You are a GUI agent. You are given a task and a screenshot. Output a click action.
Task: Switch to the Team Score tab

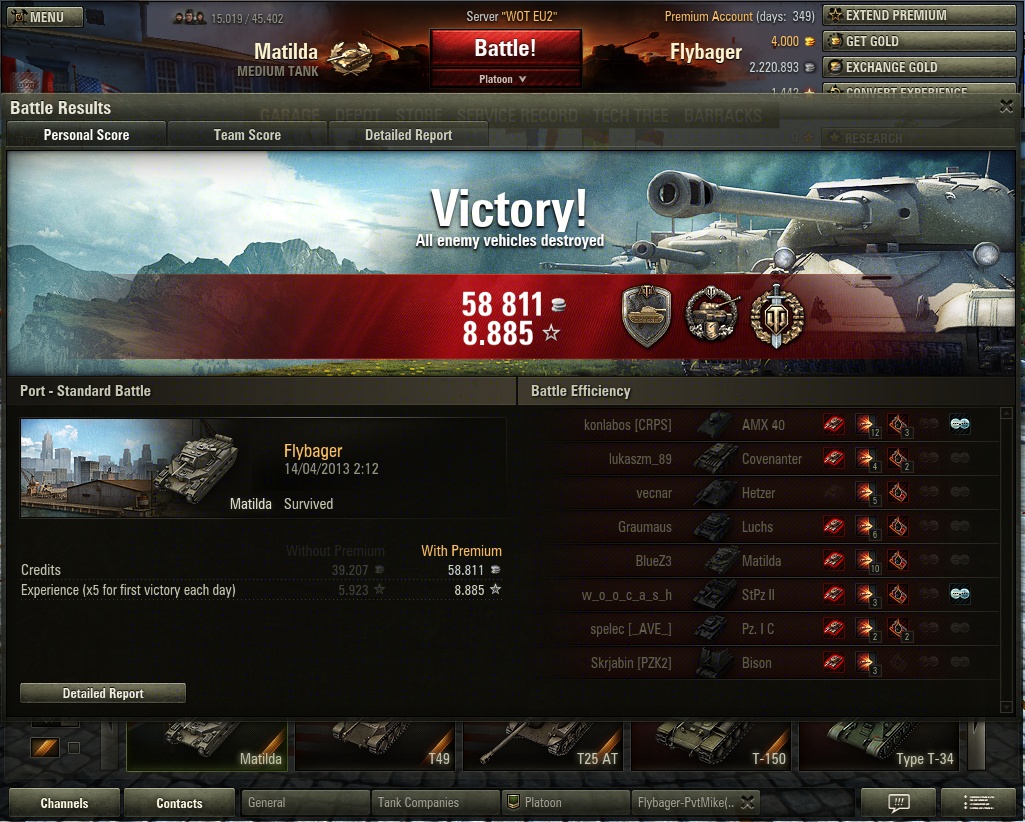pyautogui.click(x=247, y=135)
